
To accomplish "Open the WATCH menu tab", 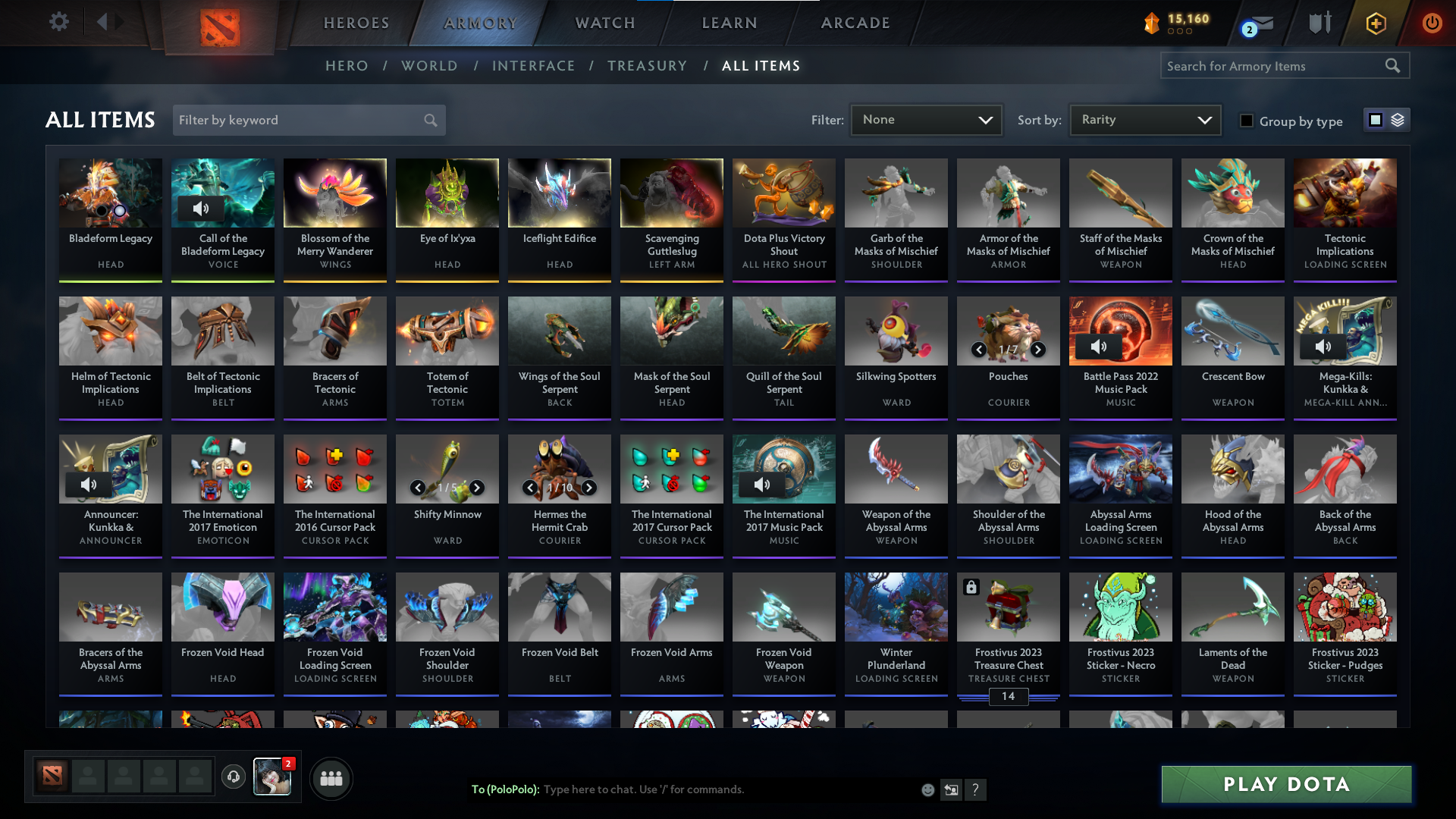I will 604,23.
